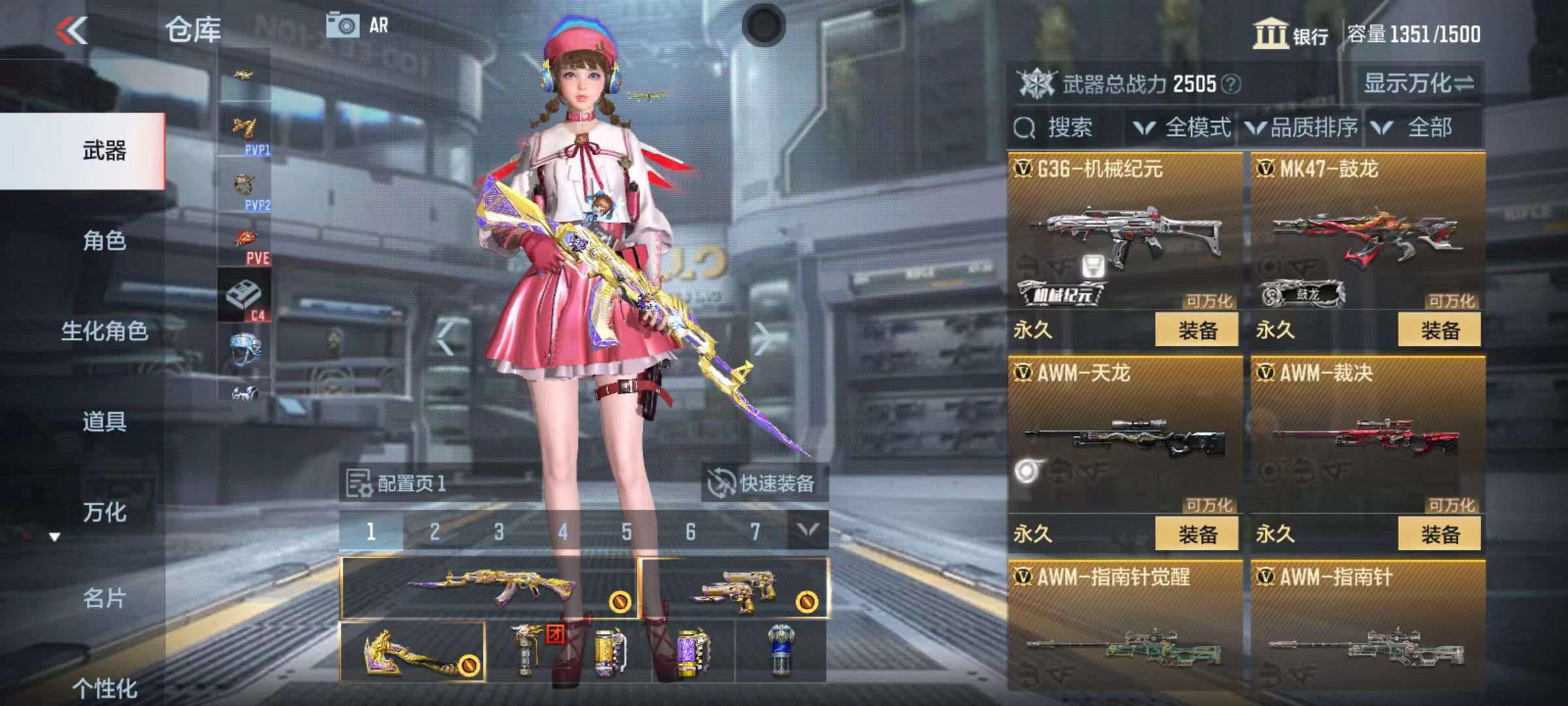Equip the G36-机械纪元 rifle

(x=1196, y=330)
